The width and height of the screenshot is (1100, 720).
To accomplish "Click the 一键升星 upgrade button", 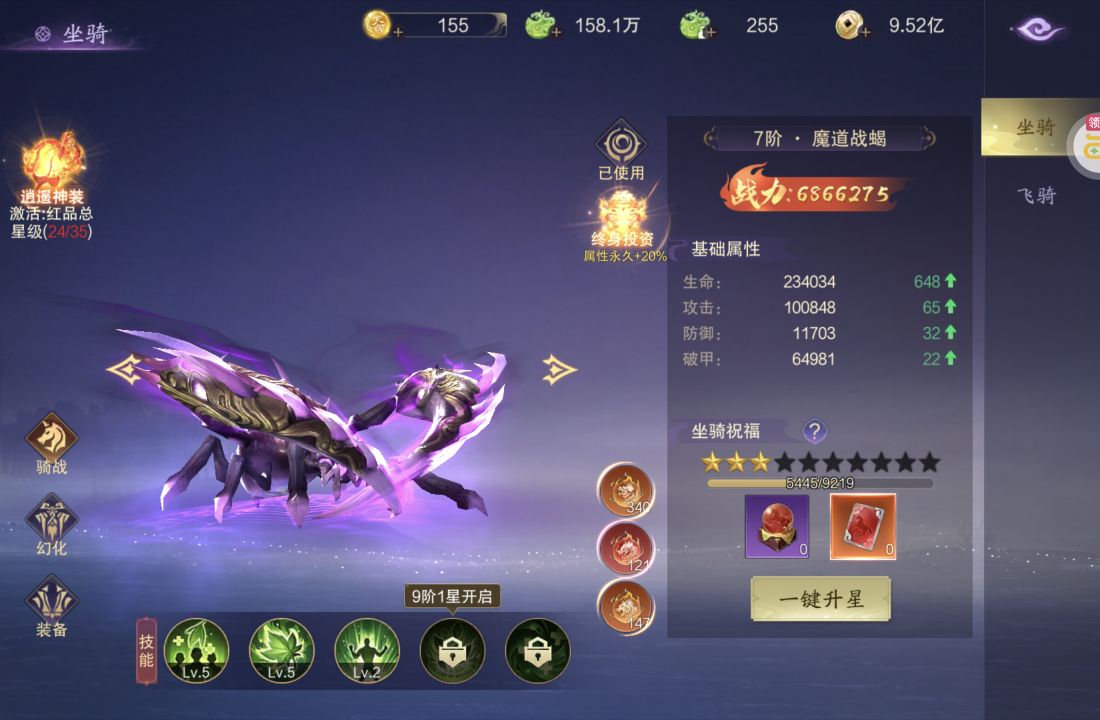I will (x=820, y=599).
